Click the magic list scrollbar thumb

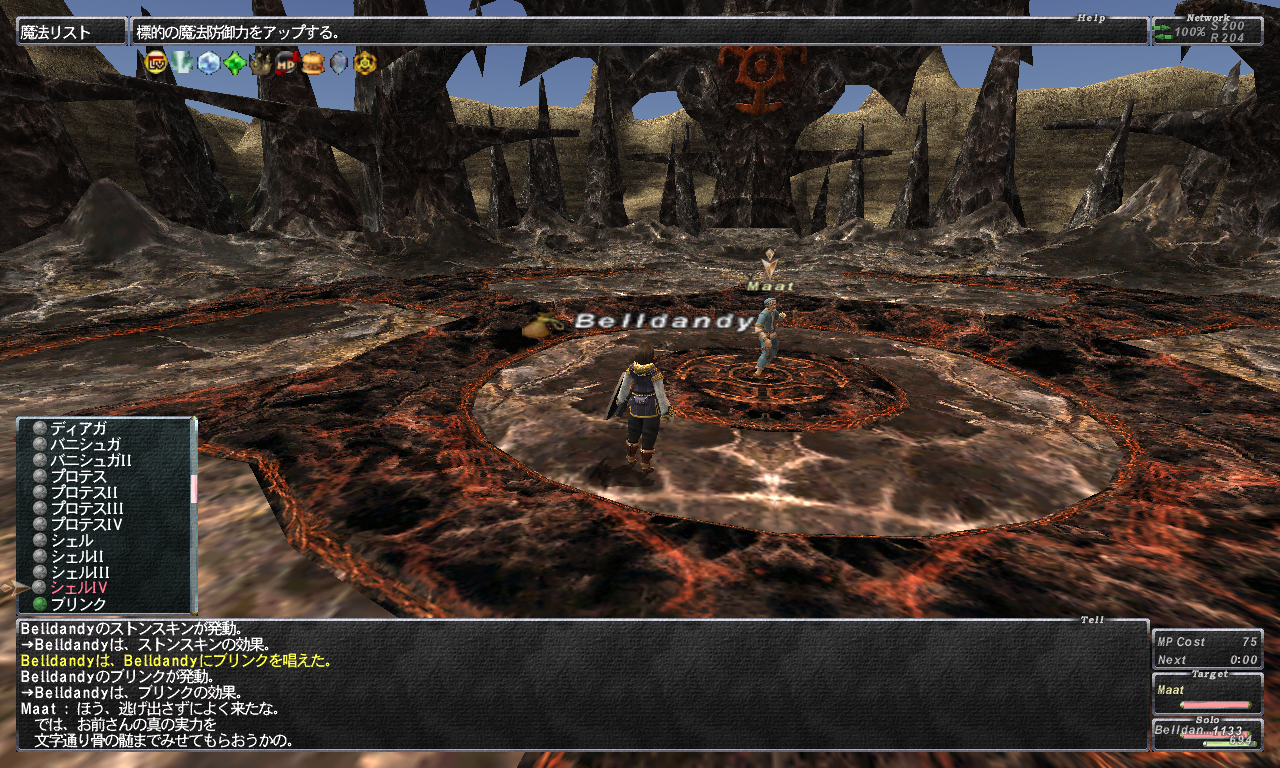(x=193, y=488)
